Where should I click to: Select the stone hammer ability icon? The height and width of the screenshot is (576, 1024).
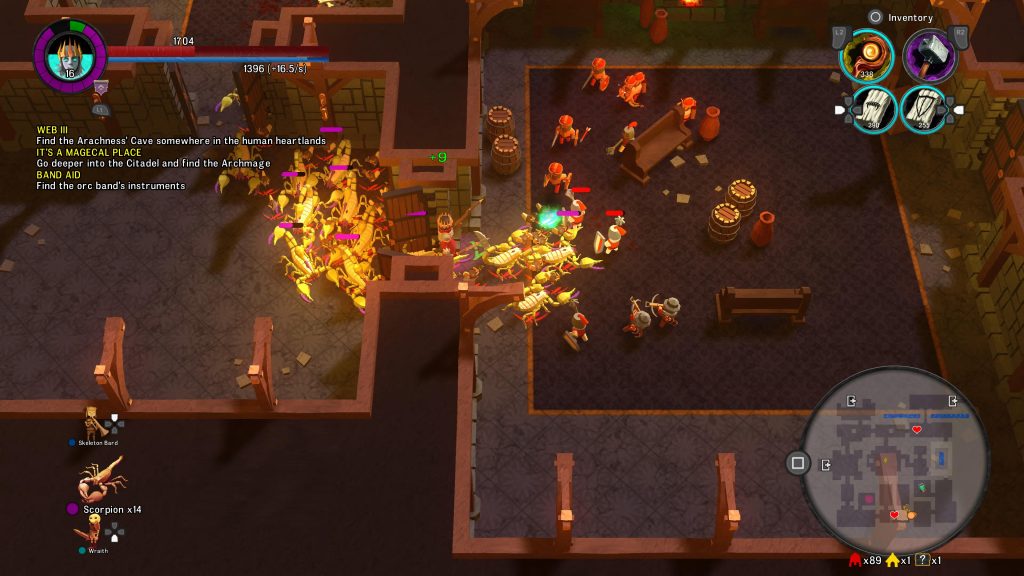[x=930, y=54]
